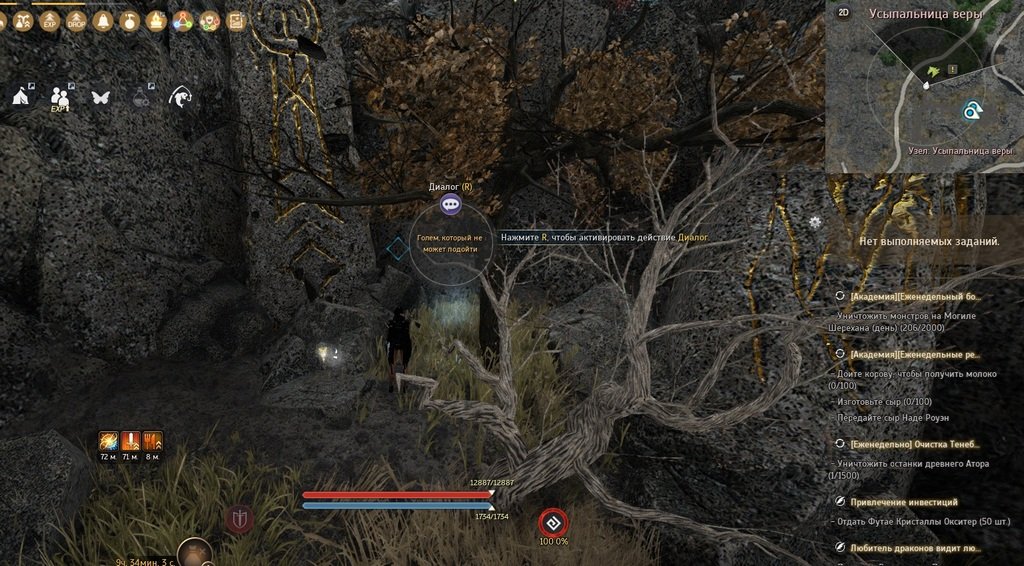Click the purple dialogue speech bubble icon
The image size is (1024, 566).
click(450, 204)
